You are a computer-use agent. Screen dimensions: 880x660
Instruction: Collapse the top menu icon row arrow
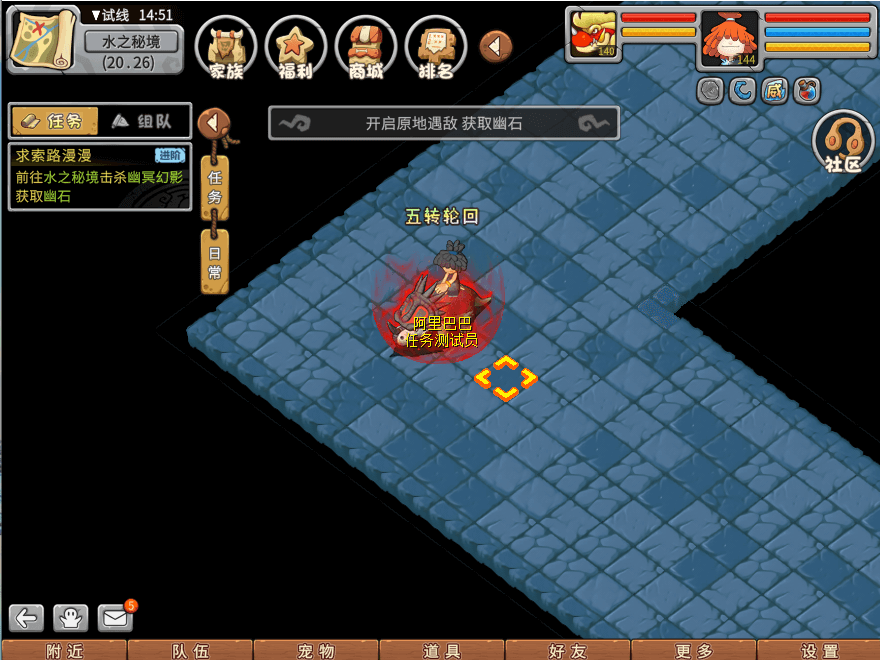click(496, 46)
